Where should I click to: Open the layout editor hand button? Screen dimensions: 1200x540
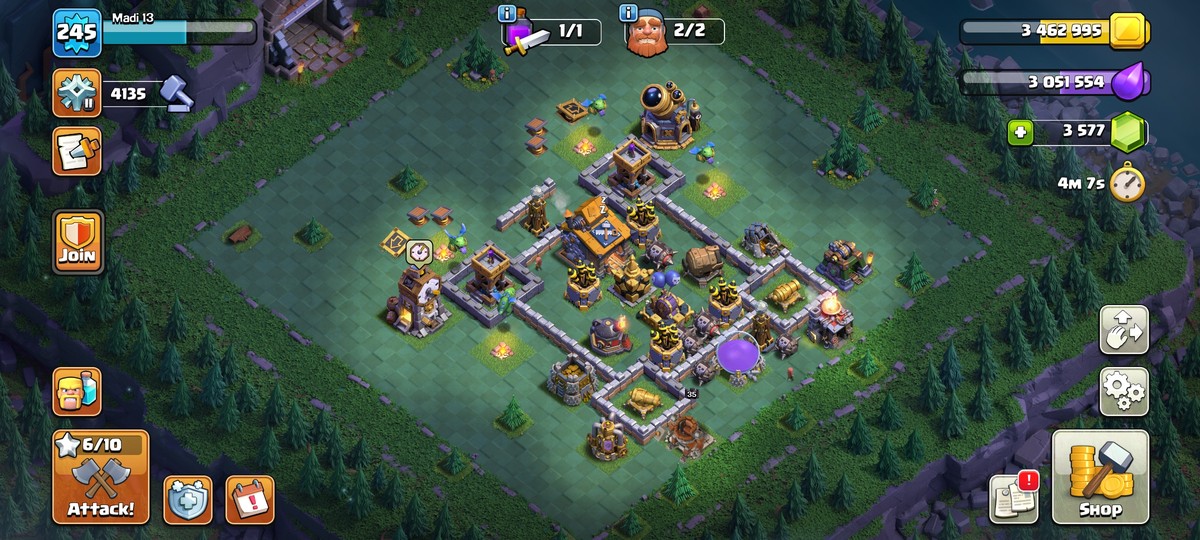click(1124, 330)
